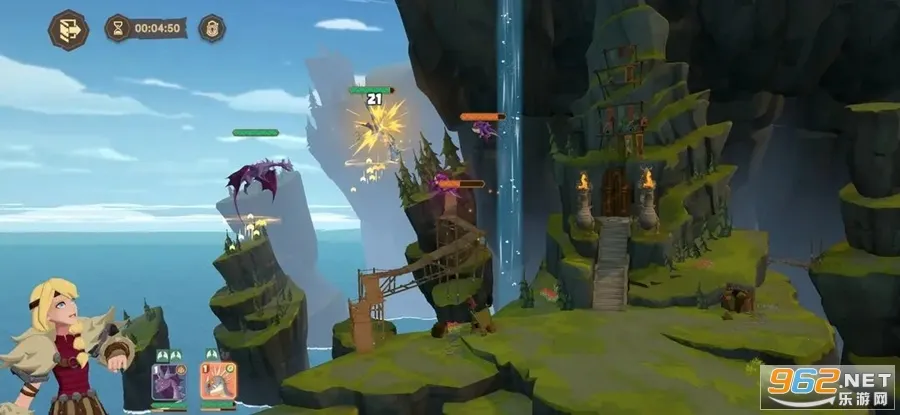
Task: Select the purple dragon card
Action: click(168, 381)
